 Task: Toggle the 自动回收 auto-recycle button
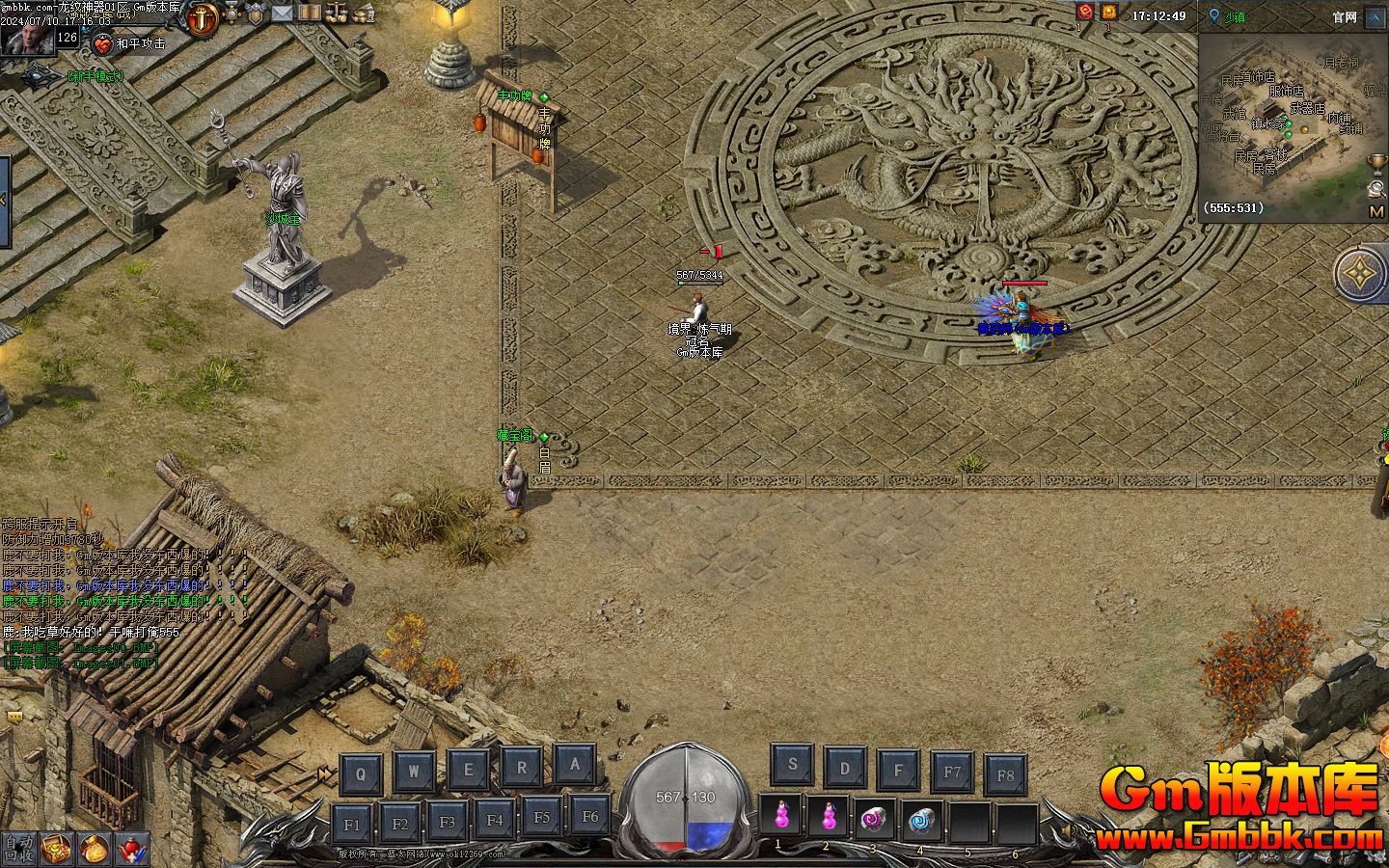pos(18,848)
